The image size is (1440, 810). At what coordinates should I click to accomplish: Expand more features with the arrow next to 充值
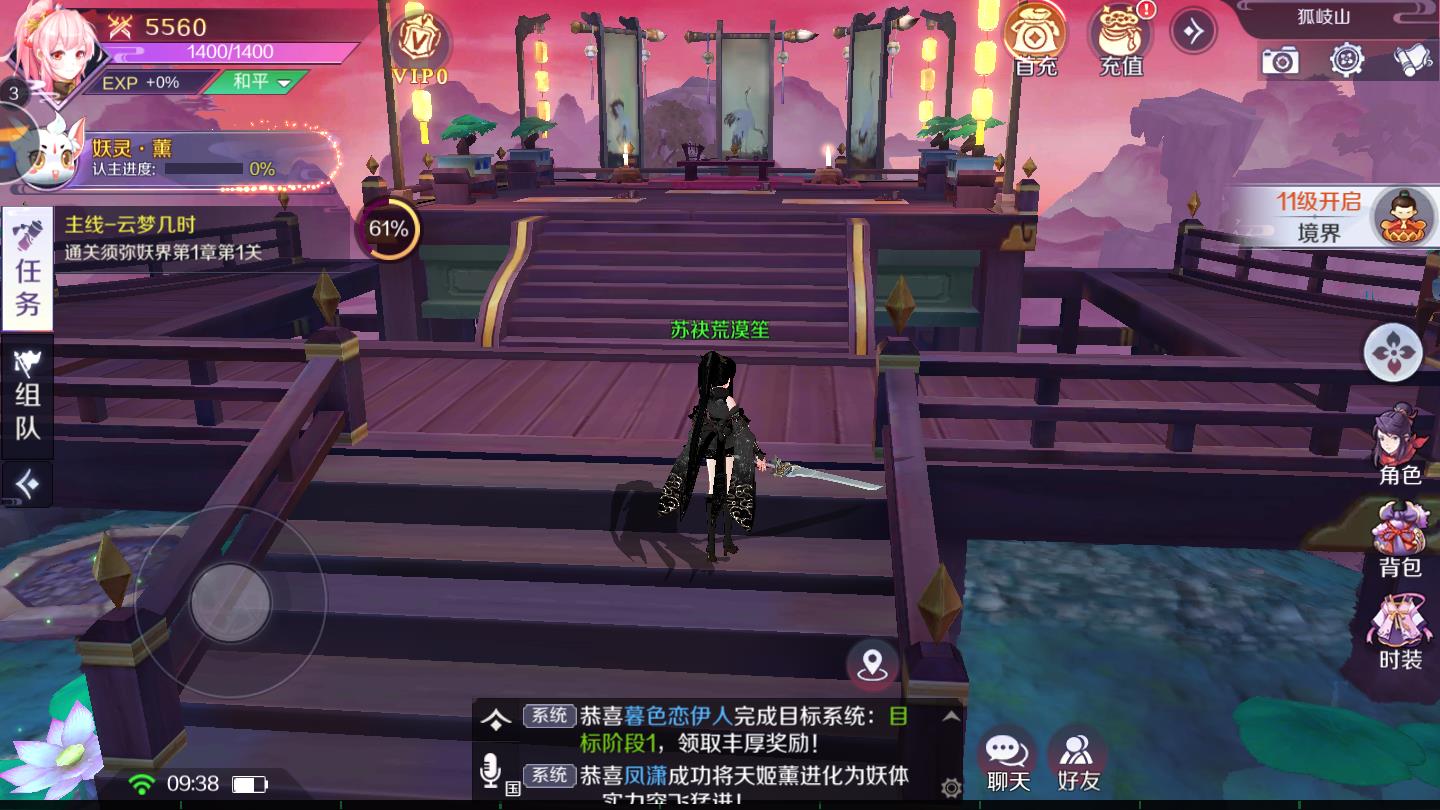[1192, 30]
